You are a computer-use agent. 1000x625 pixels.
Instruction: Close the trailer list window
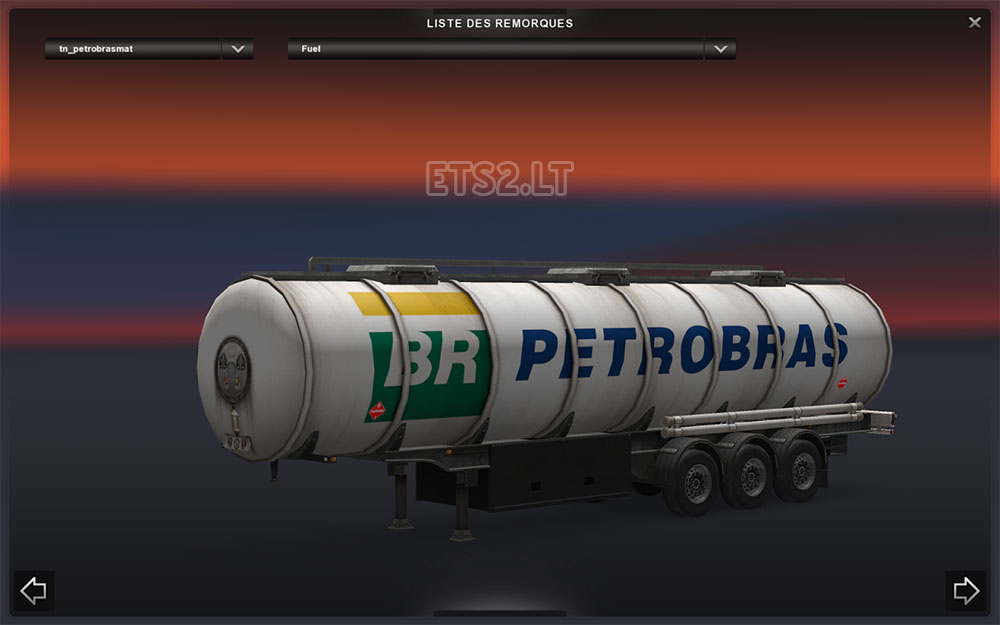point(975,22)
